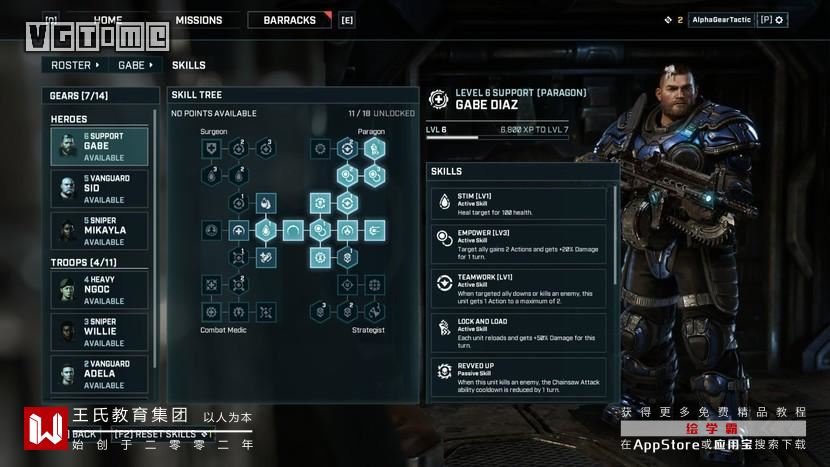
Task: Select Gabe in the heroes list
Action: click(100, 147)
